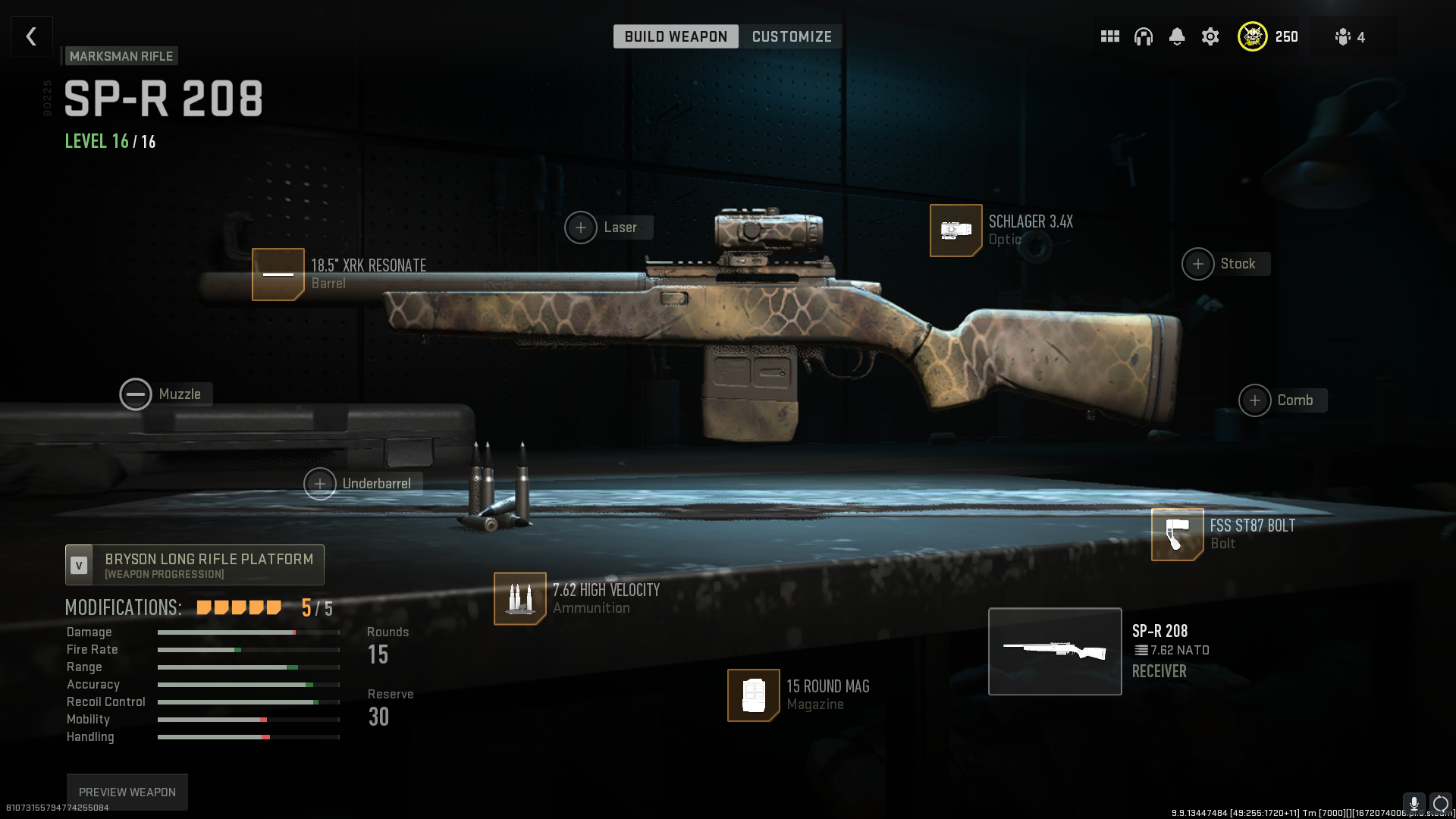Add a Stock attachment

(1198, 264)
